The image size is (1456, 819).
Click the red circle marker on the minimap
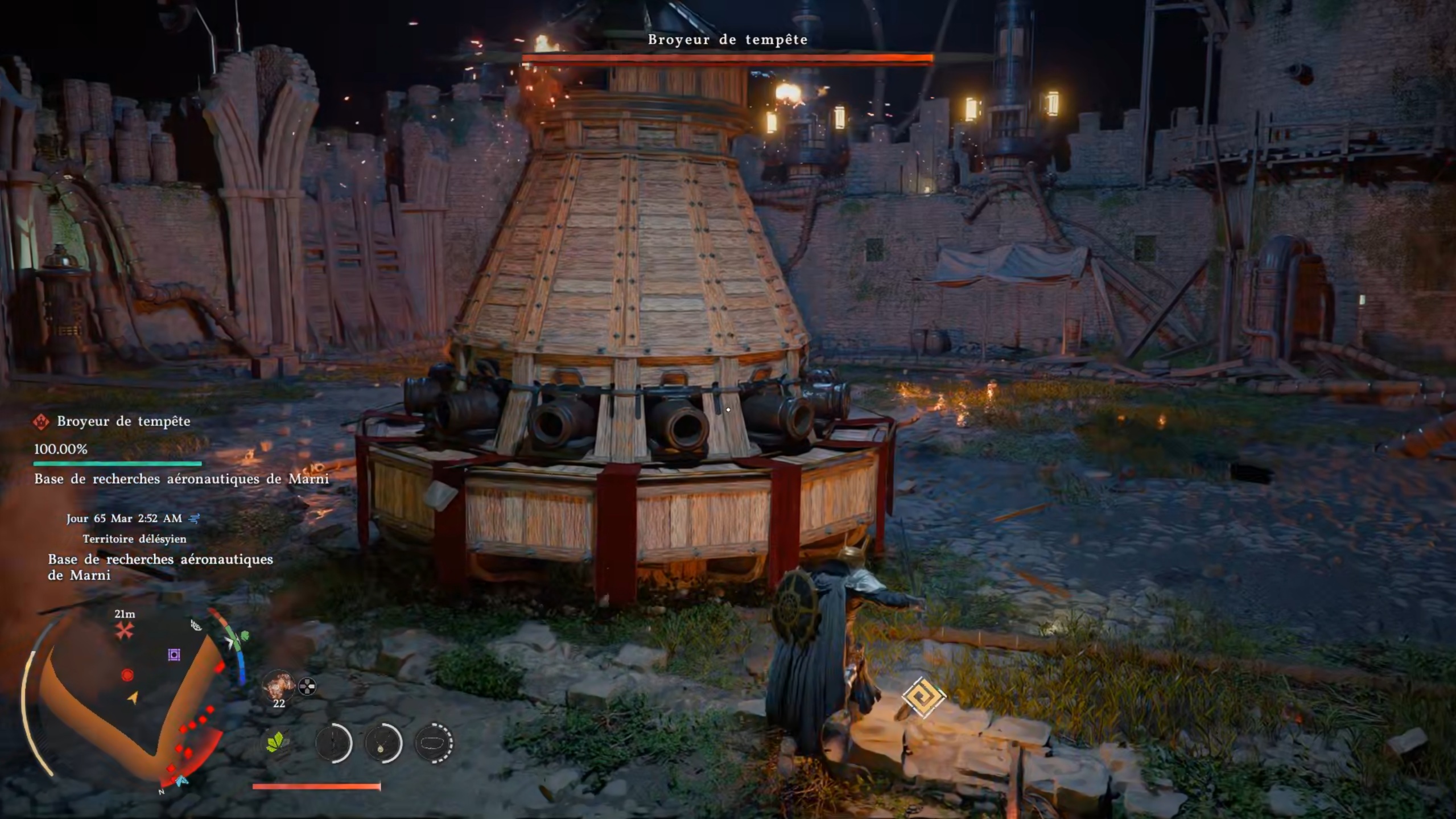click(127, 675)
